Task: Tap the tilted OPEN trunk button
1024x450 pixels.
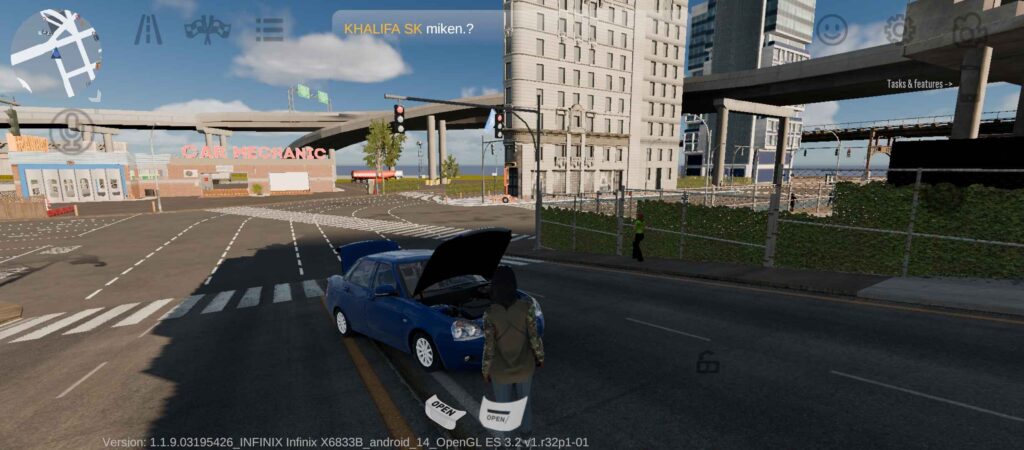Action: pos(445,410)
